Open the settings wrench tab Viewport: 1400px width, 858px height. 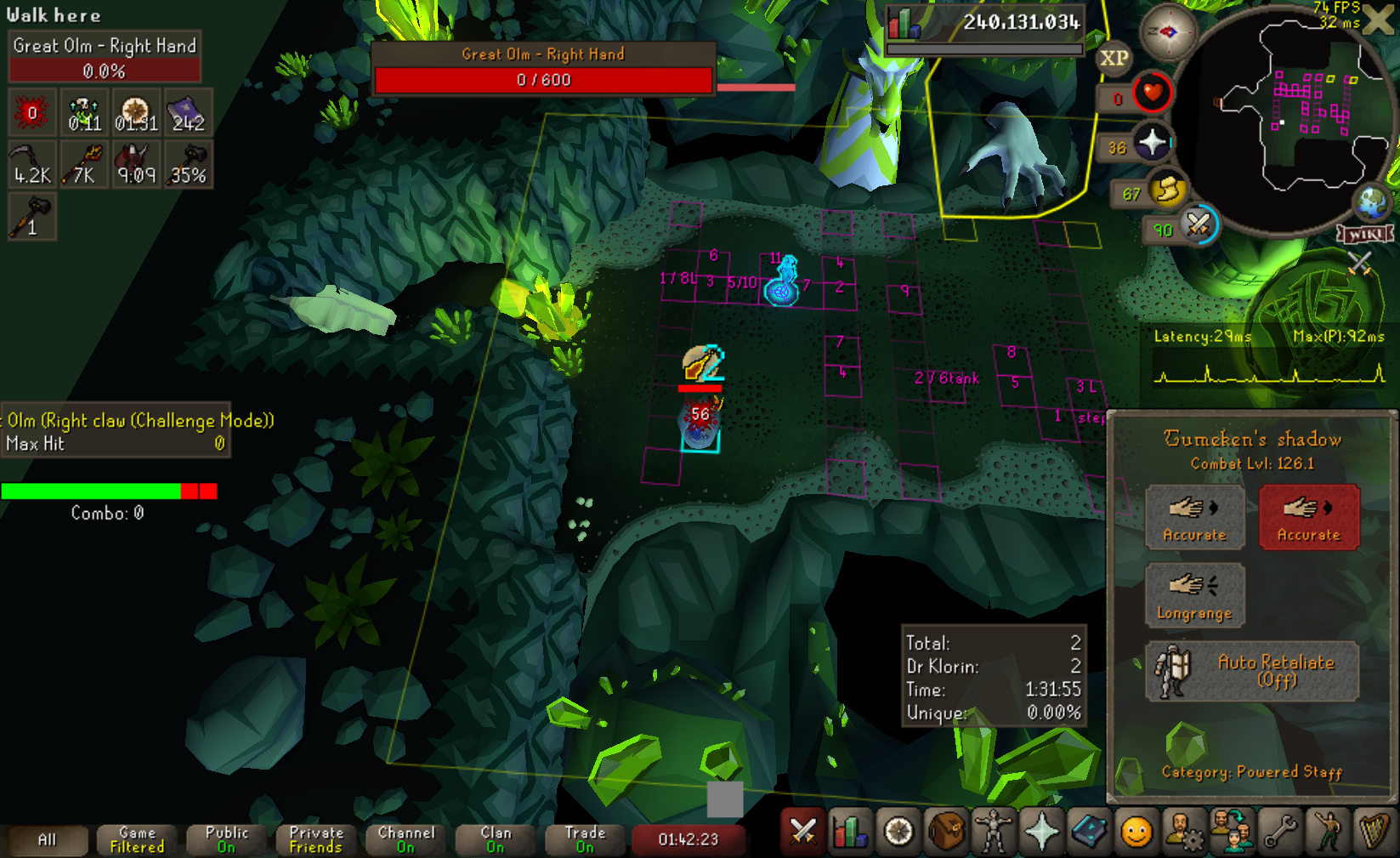click(1279, 832)
